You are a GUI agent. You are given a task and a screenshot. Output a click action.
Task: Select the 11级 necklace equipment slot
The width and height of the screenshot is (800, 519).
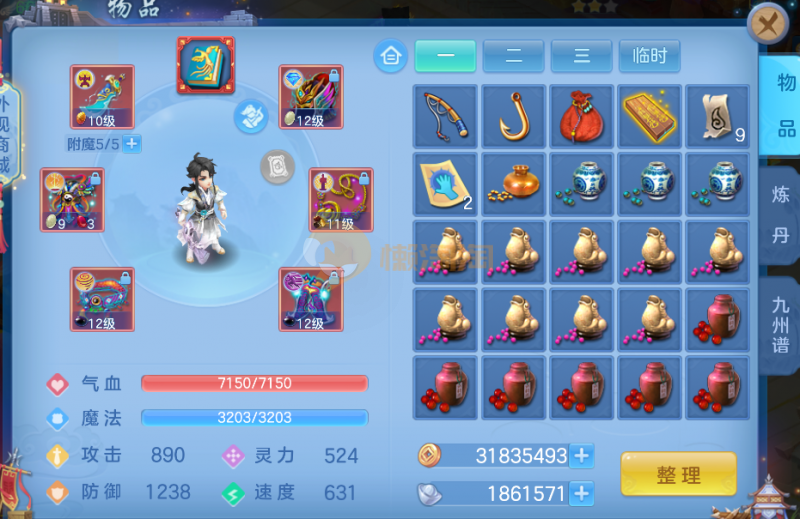click(x=341, y=199)
